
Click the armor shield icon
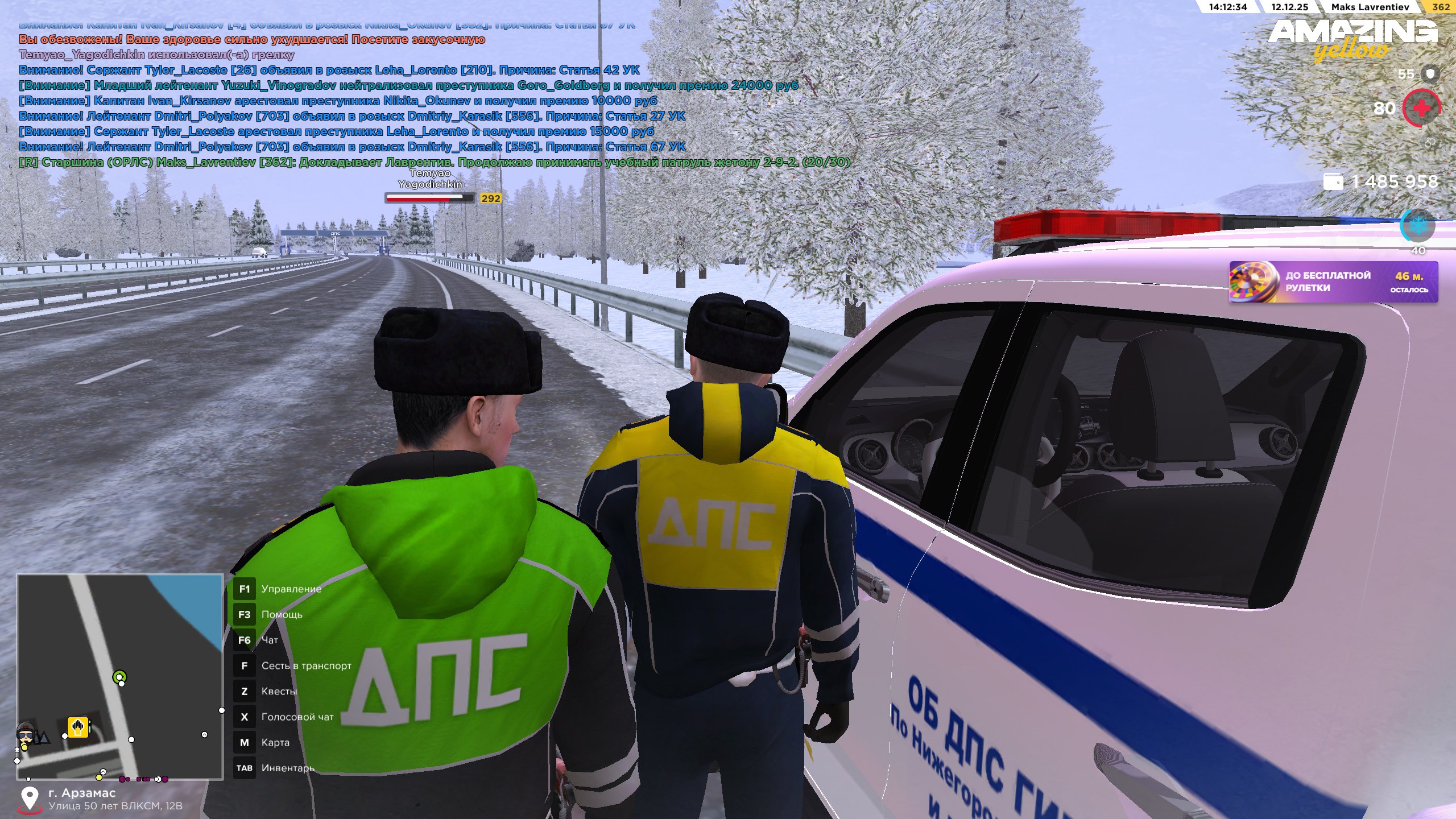1430,74
